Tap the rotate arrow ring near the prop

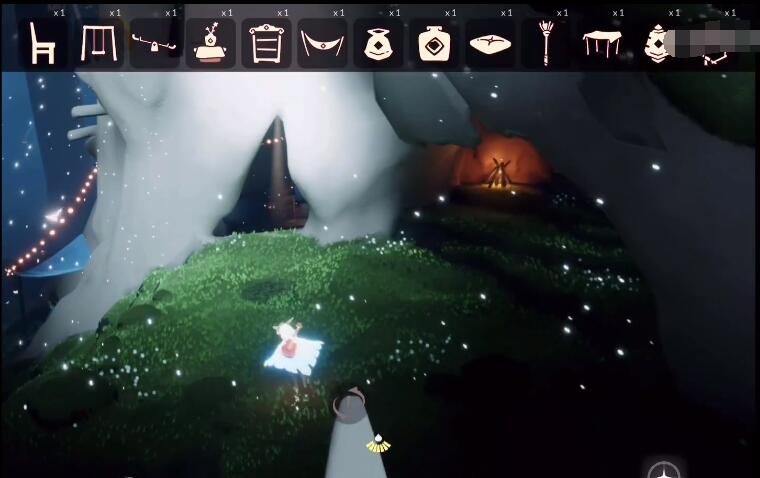pos(349,404)
